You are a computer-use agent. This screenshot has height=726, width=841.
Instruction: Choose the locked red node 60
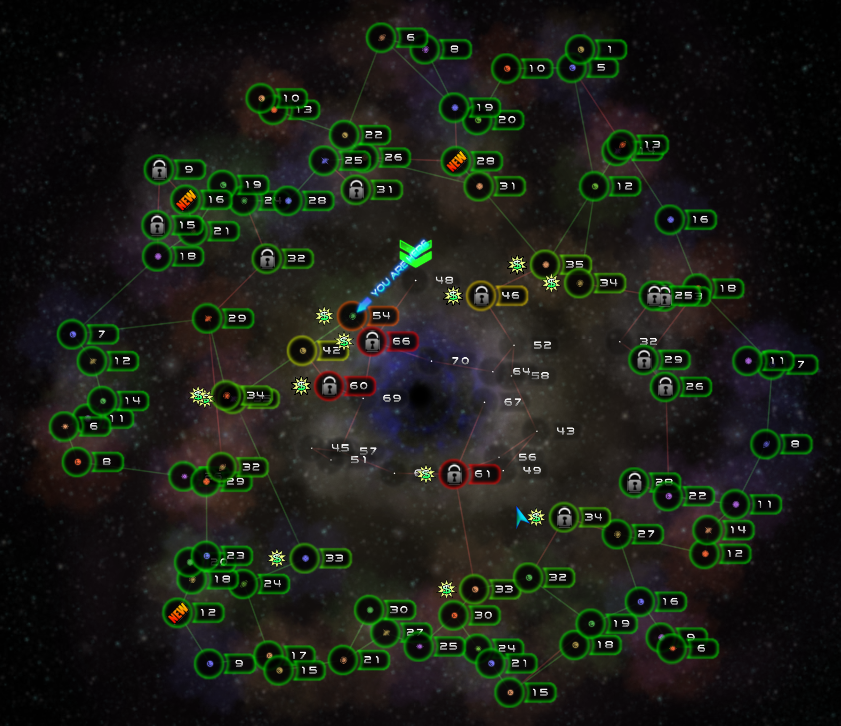pyautogui.click(x=329, y=386)
